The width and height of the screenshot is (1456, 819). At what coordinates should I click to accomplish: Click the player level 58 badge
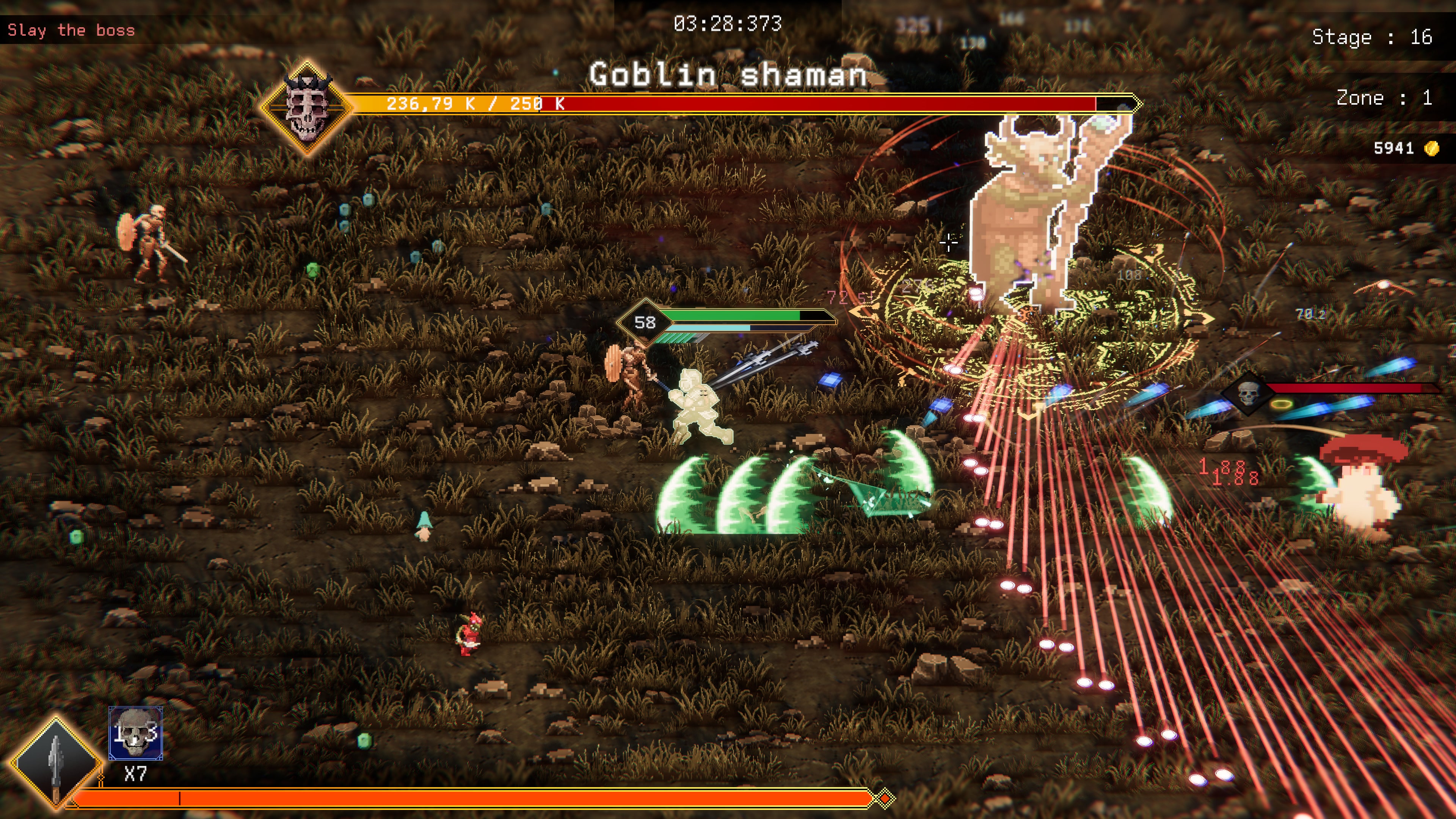point(644,322)
